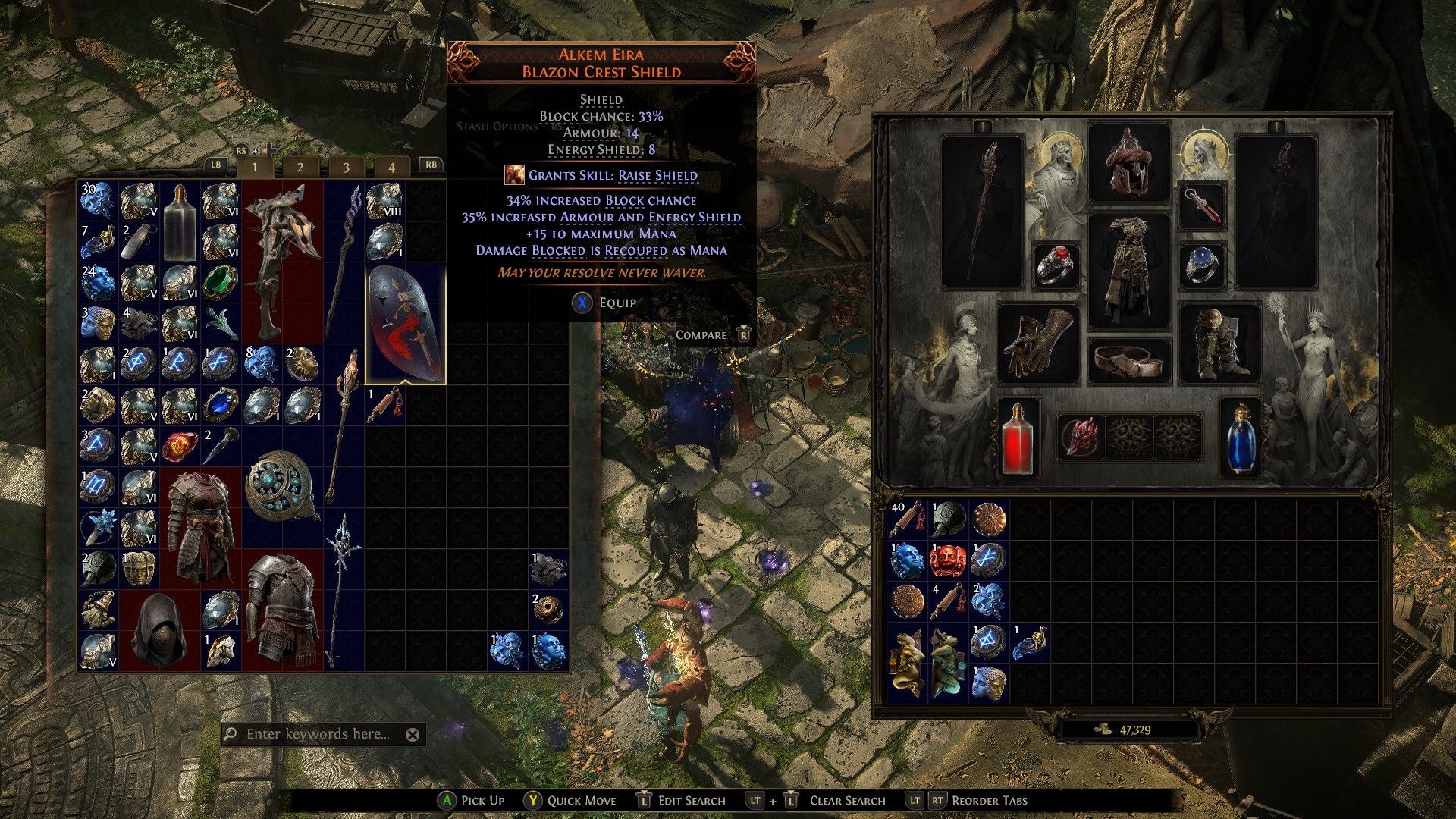
Task: Clear the search box with the X
Action: point(412,733)
